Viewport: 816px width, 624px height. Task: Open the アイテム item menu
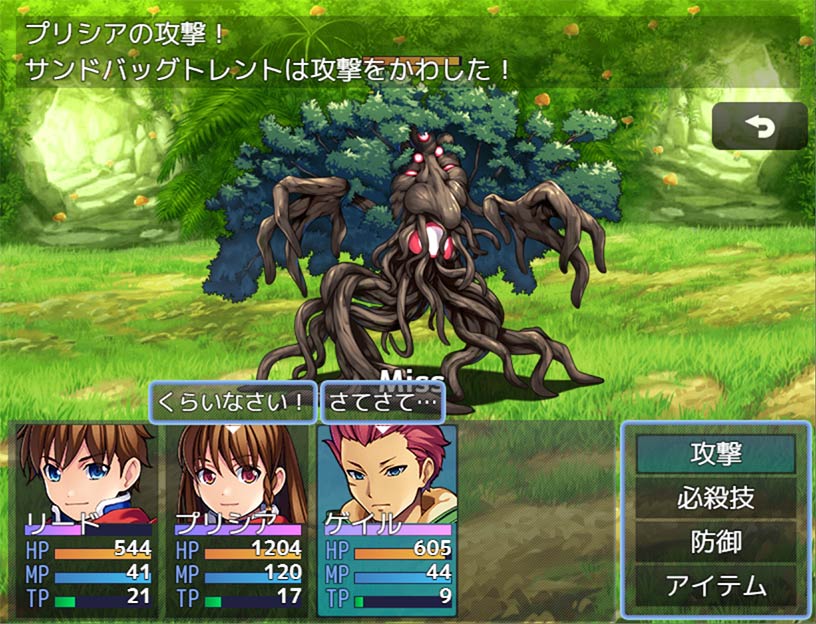click(x=716, y=585)
